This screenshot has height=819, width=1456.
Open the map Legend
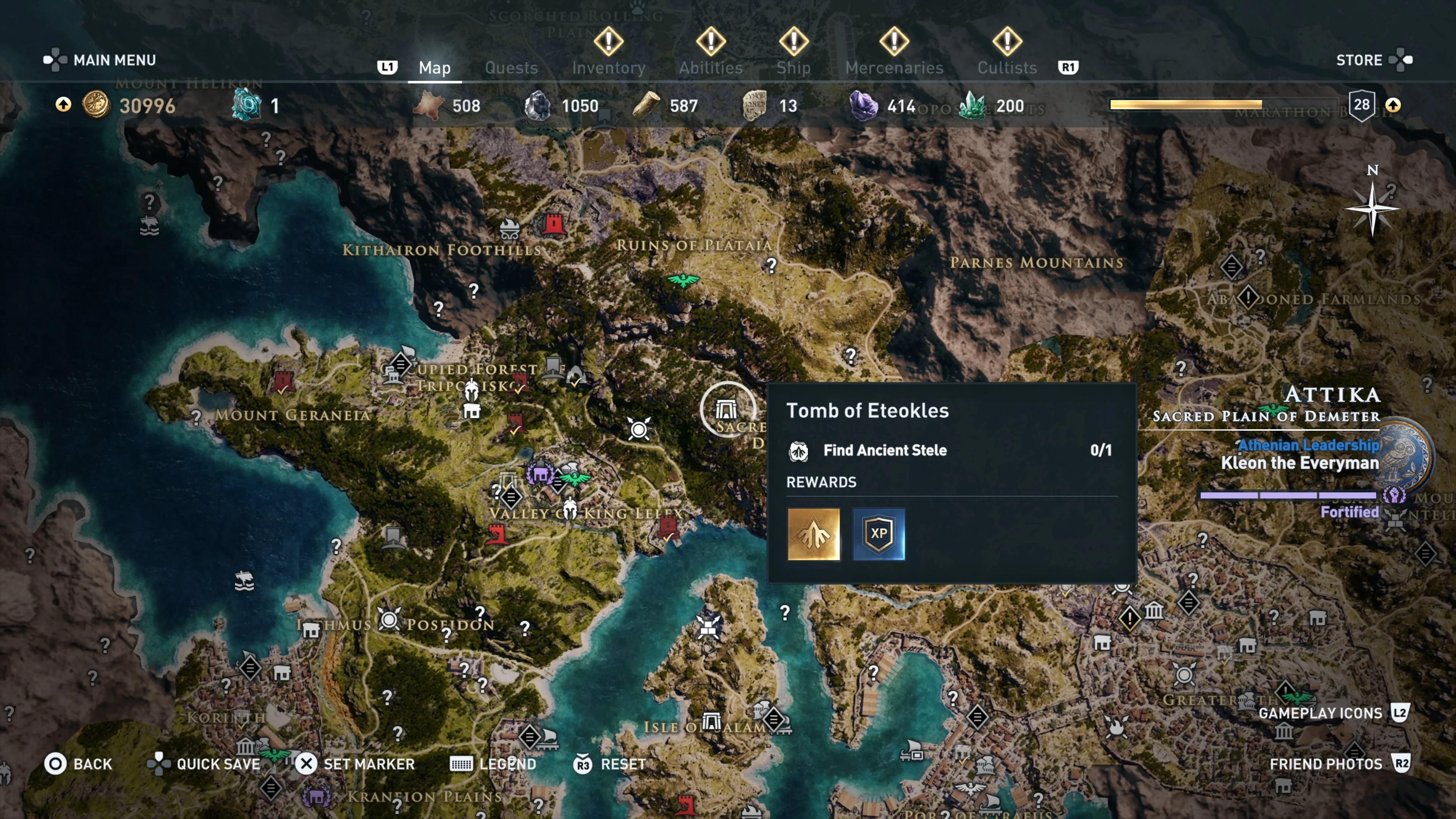pyautogui.click(x=493, y=764)
